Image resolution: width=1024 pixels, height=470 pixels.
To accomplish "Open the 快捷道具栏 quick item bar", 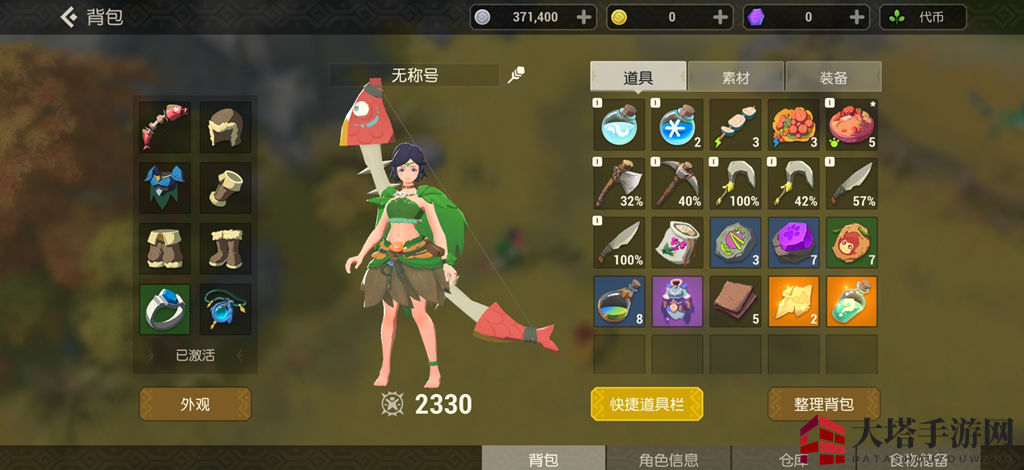I will [647, 404].
